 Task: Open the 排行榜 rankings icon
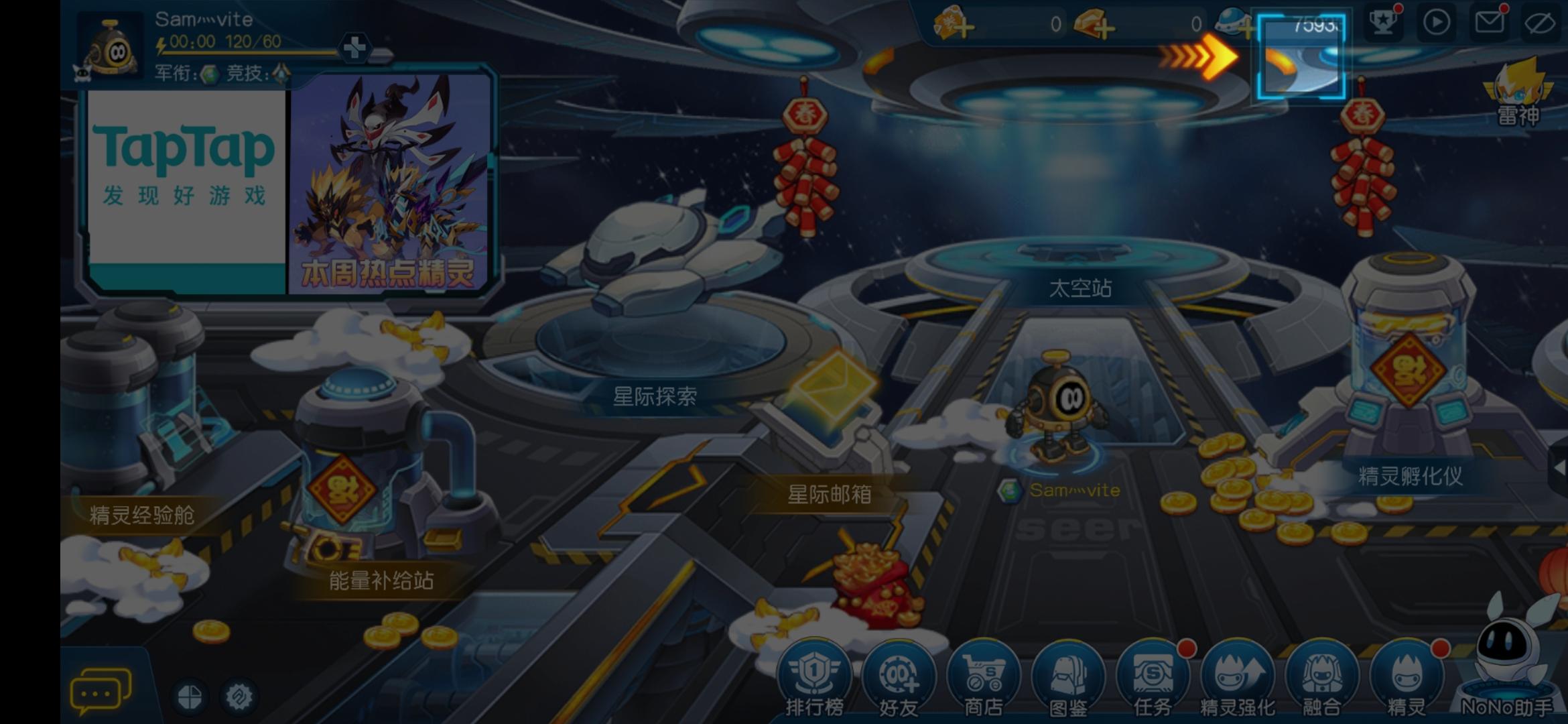(813, 674)
